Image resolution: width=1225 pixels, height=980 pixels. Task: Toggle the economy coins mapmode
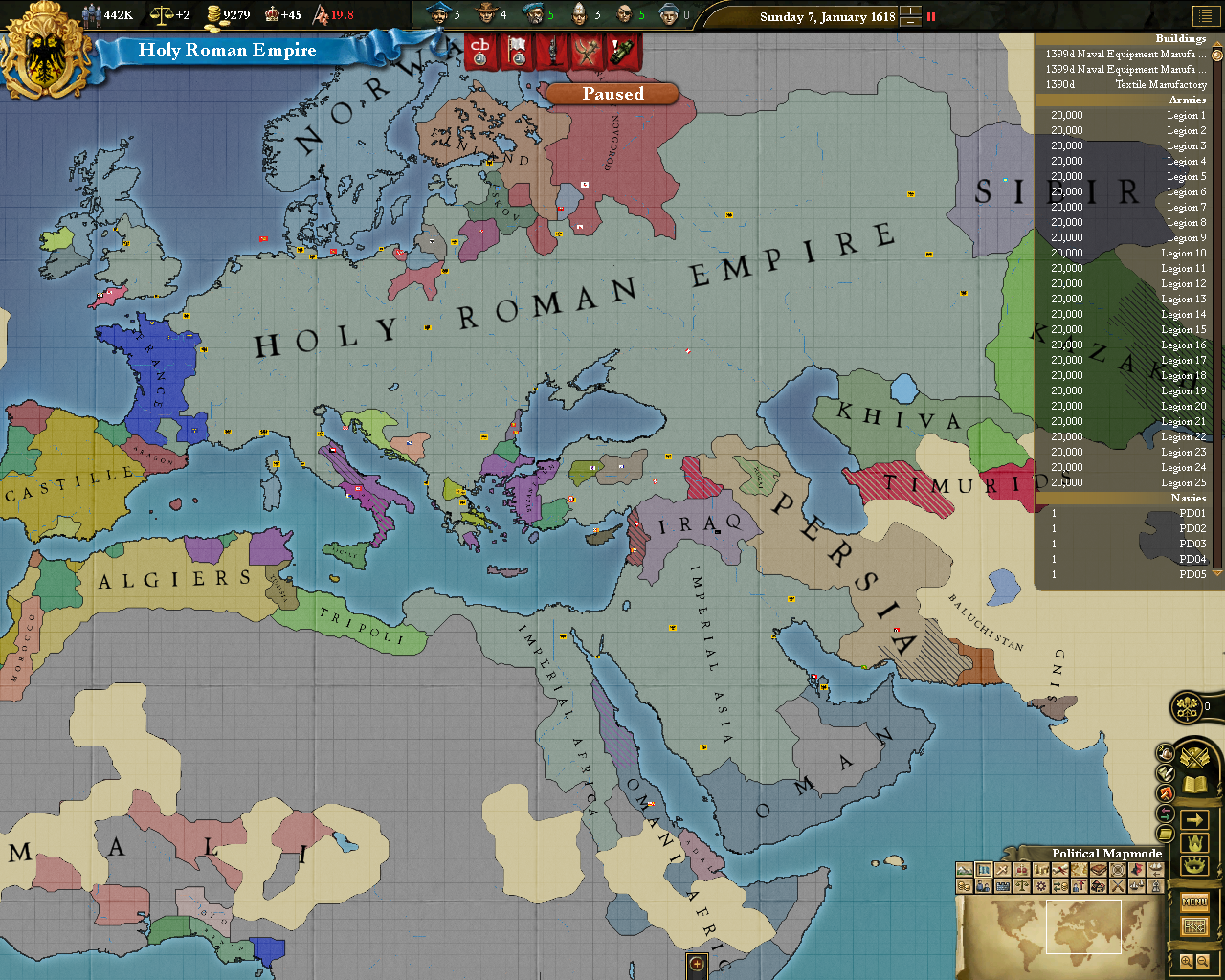tap(964, 886)
